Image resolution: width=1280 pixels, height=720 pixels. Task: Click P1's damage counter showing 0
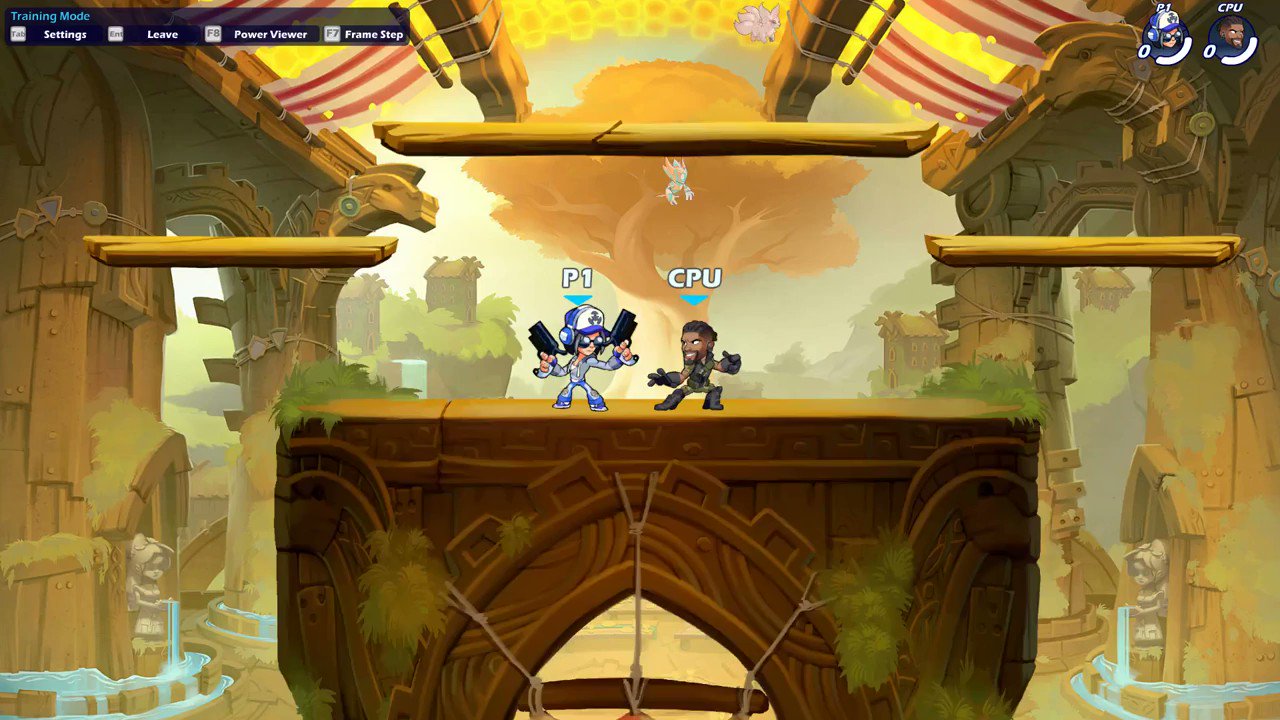click(1145, 50)
